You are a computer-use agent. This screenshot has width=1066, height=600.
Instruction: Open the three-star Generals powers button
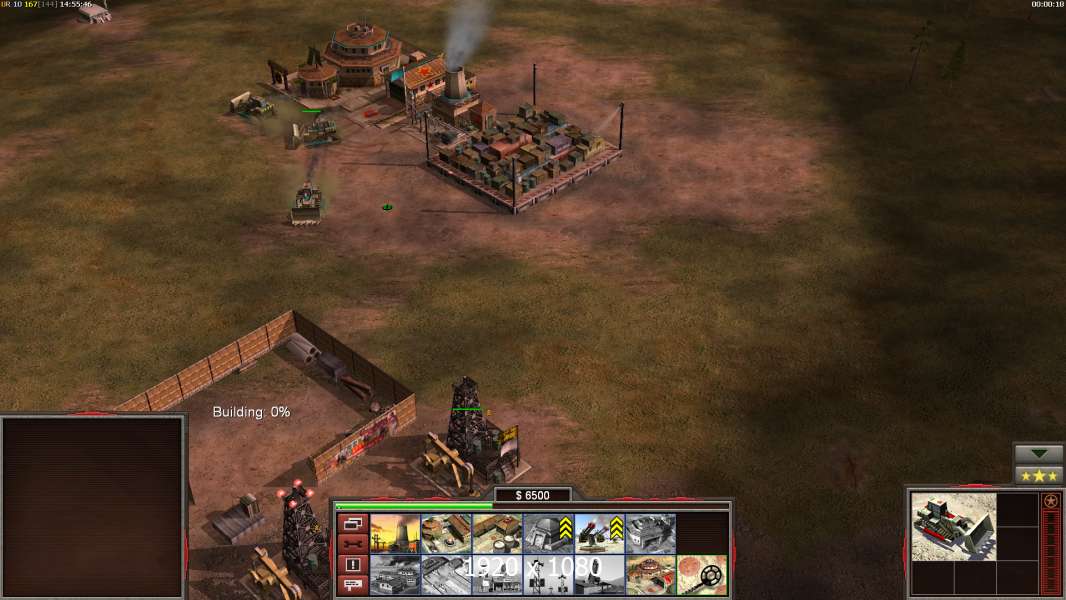1039,475
